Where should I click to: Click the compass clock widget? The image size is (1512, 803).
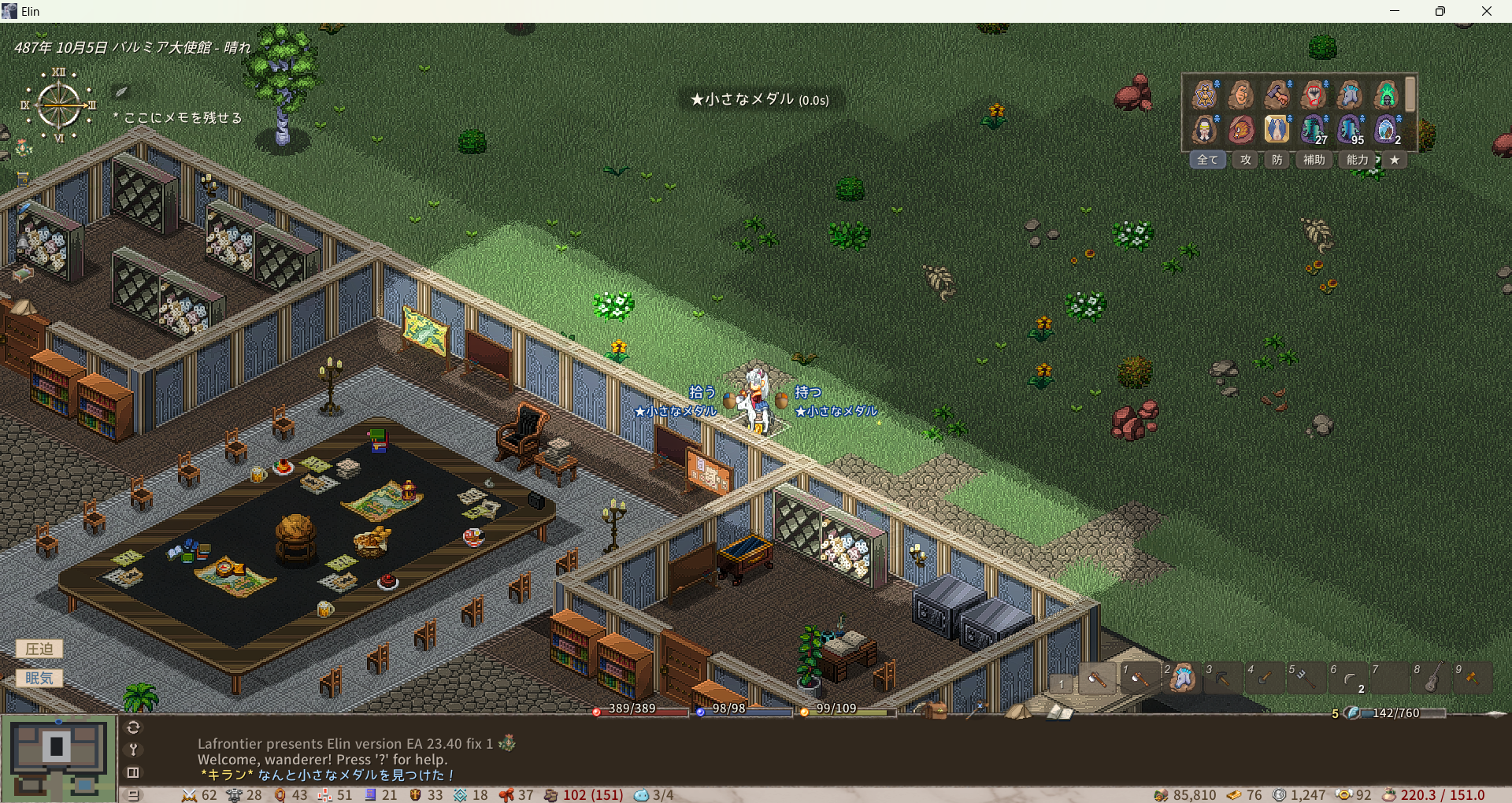point(59,105)
